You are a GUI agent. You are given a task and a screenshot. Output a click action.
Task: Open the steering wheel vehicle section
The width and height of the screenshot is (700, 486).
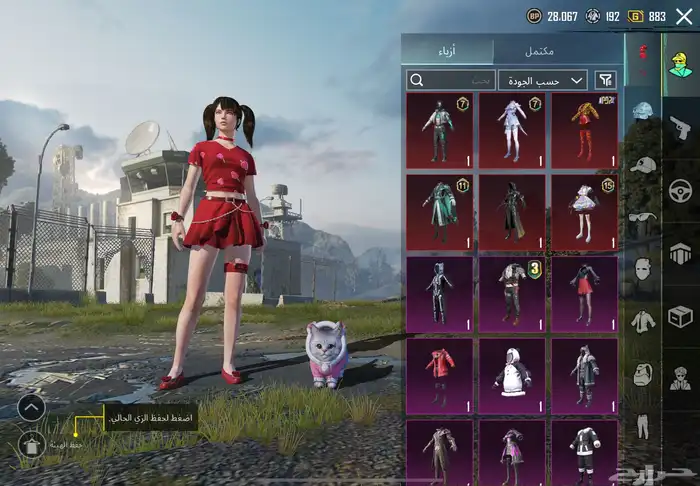(x=681, y=190)
